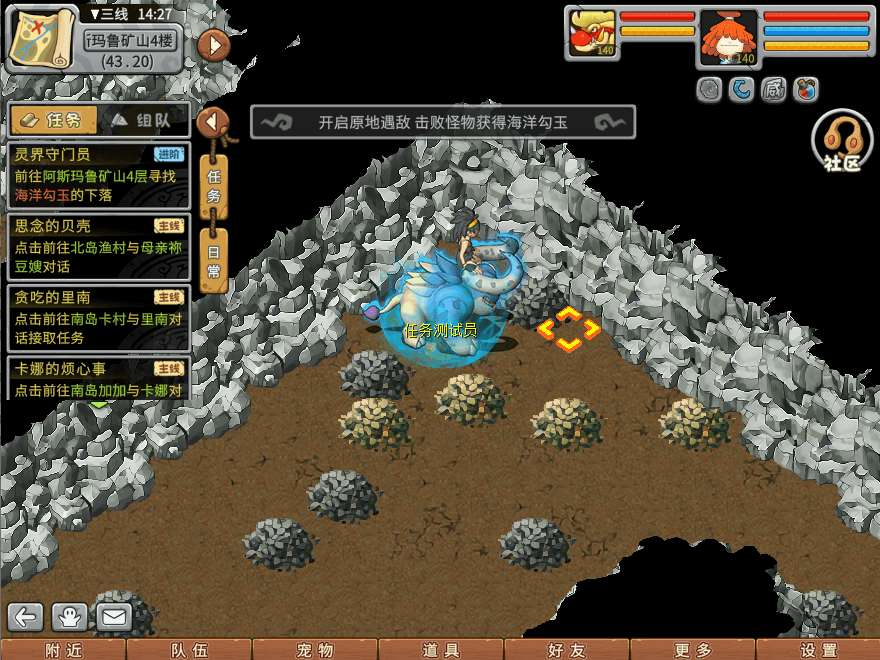Switch to the 任务 tab in the panel header
The height and width of the screenshot is (660, 880).
56,121
